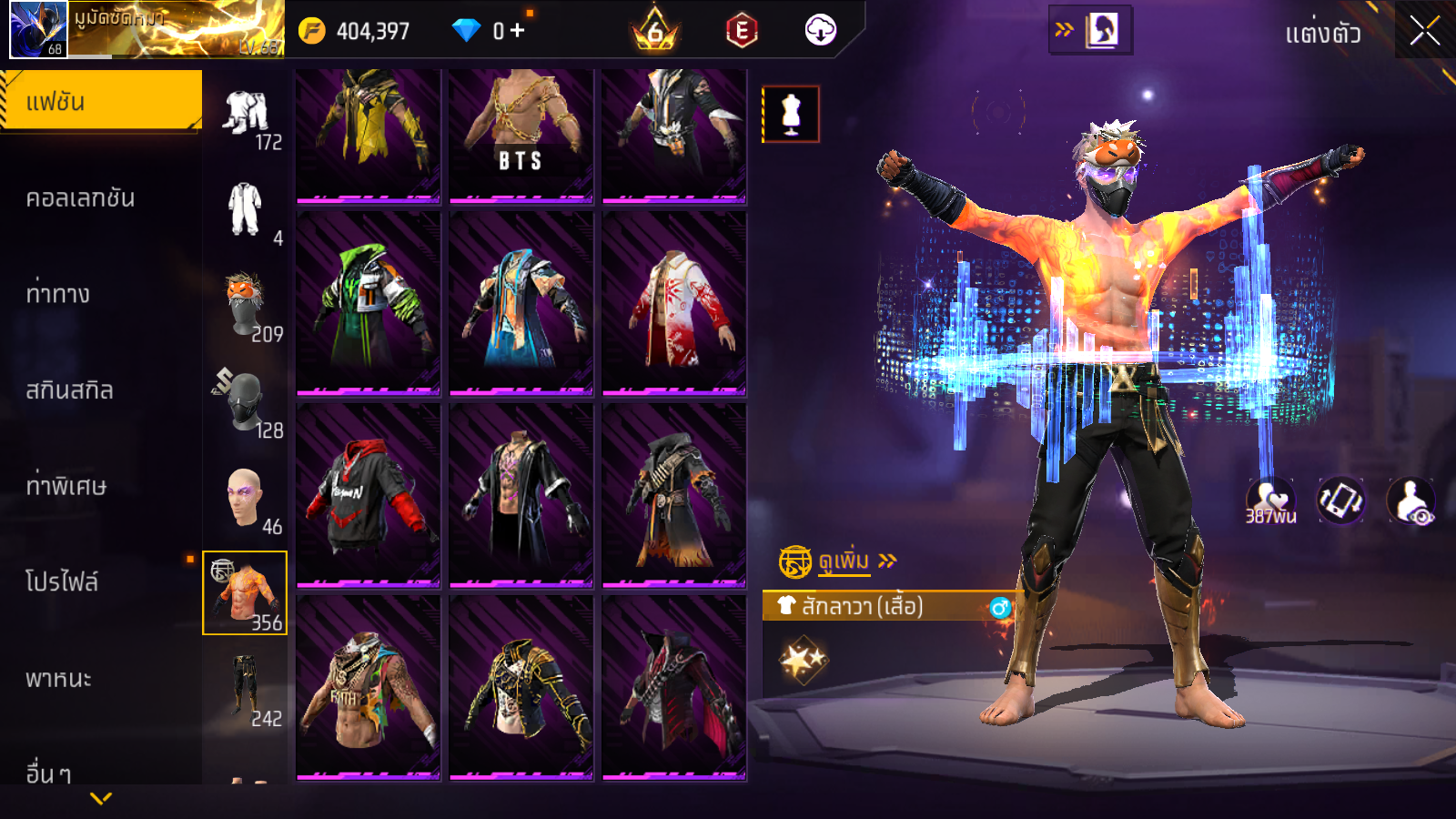Switch to the ท่าทาง tab
The height and width of the screenshot is (819, 1456).
[x=58, y=294]
